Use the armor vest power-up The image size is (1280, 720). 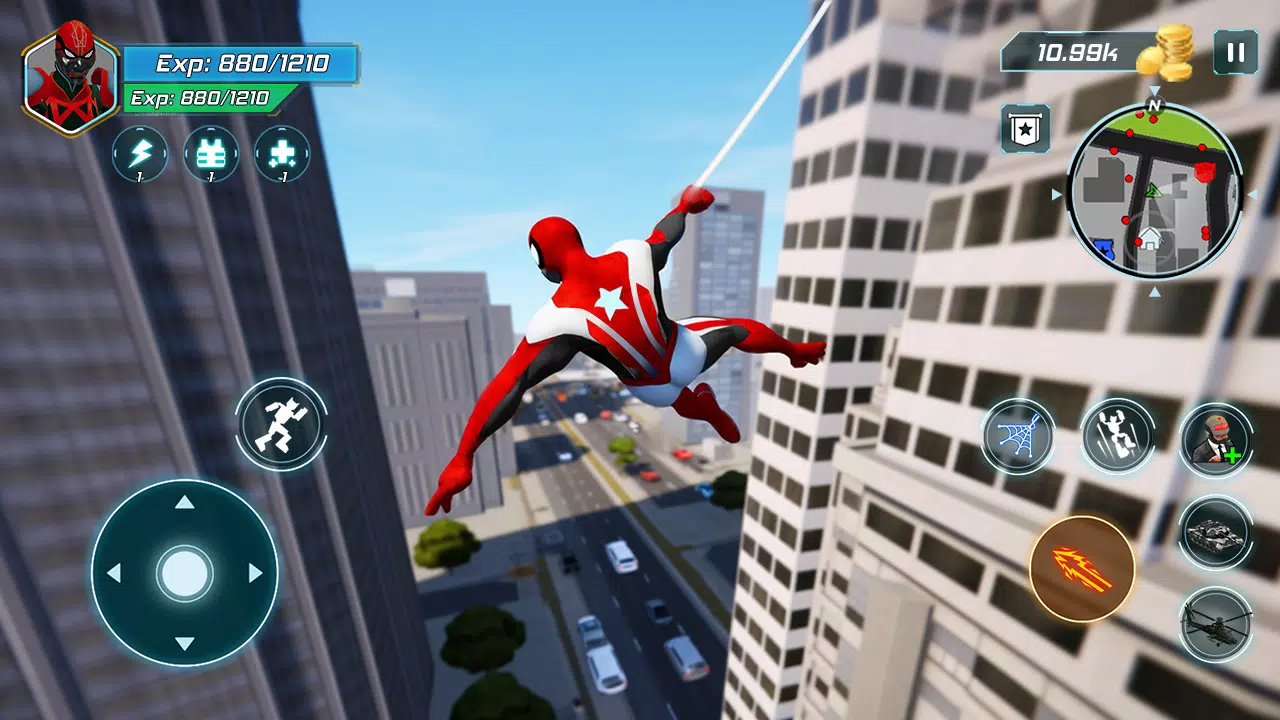(211, 154)
